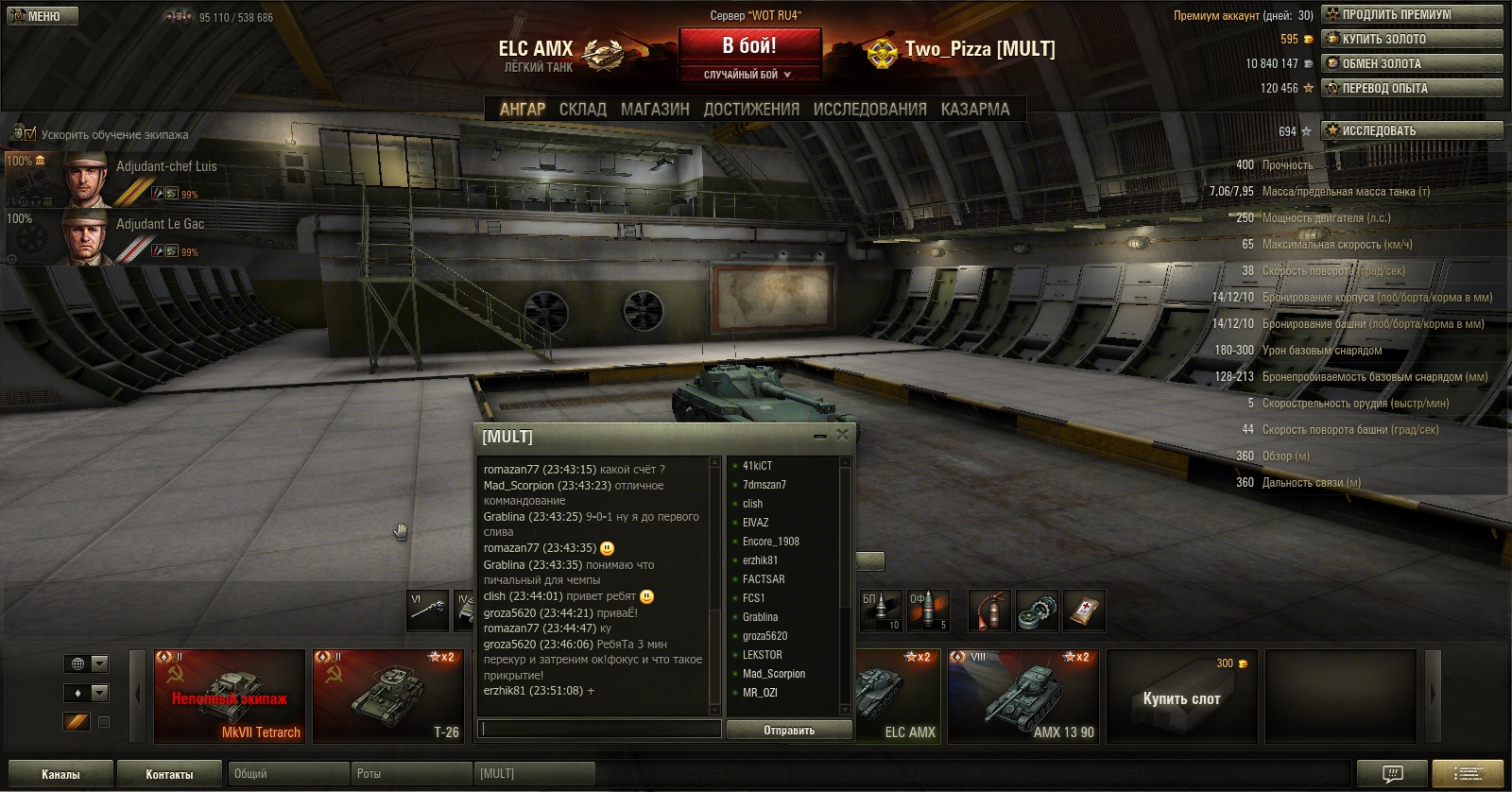Open the Каналы channels button
The image size is (1512, 792).
60,774
